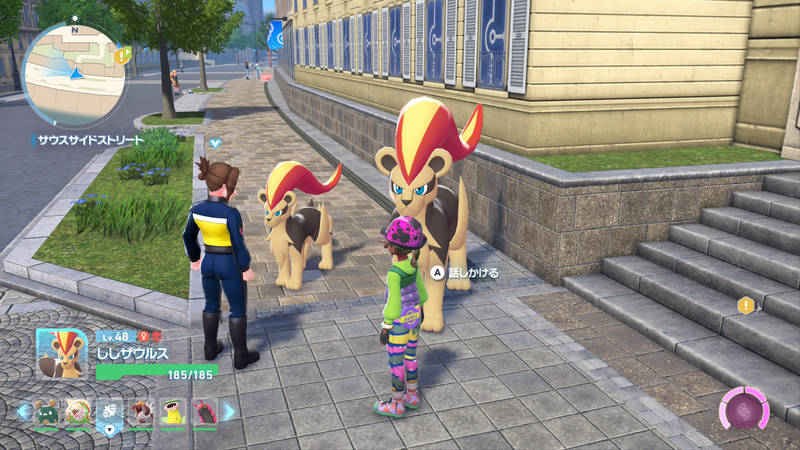800x450 pixels.
Task: Cycle party right with the right arrow
Action: click(229, 410)
